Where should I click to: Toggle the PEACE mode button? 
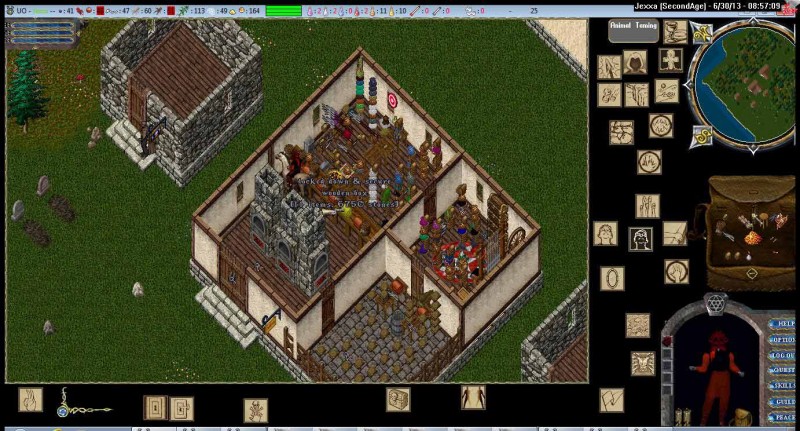[x=783, y=416]
